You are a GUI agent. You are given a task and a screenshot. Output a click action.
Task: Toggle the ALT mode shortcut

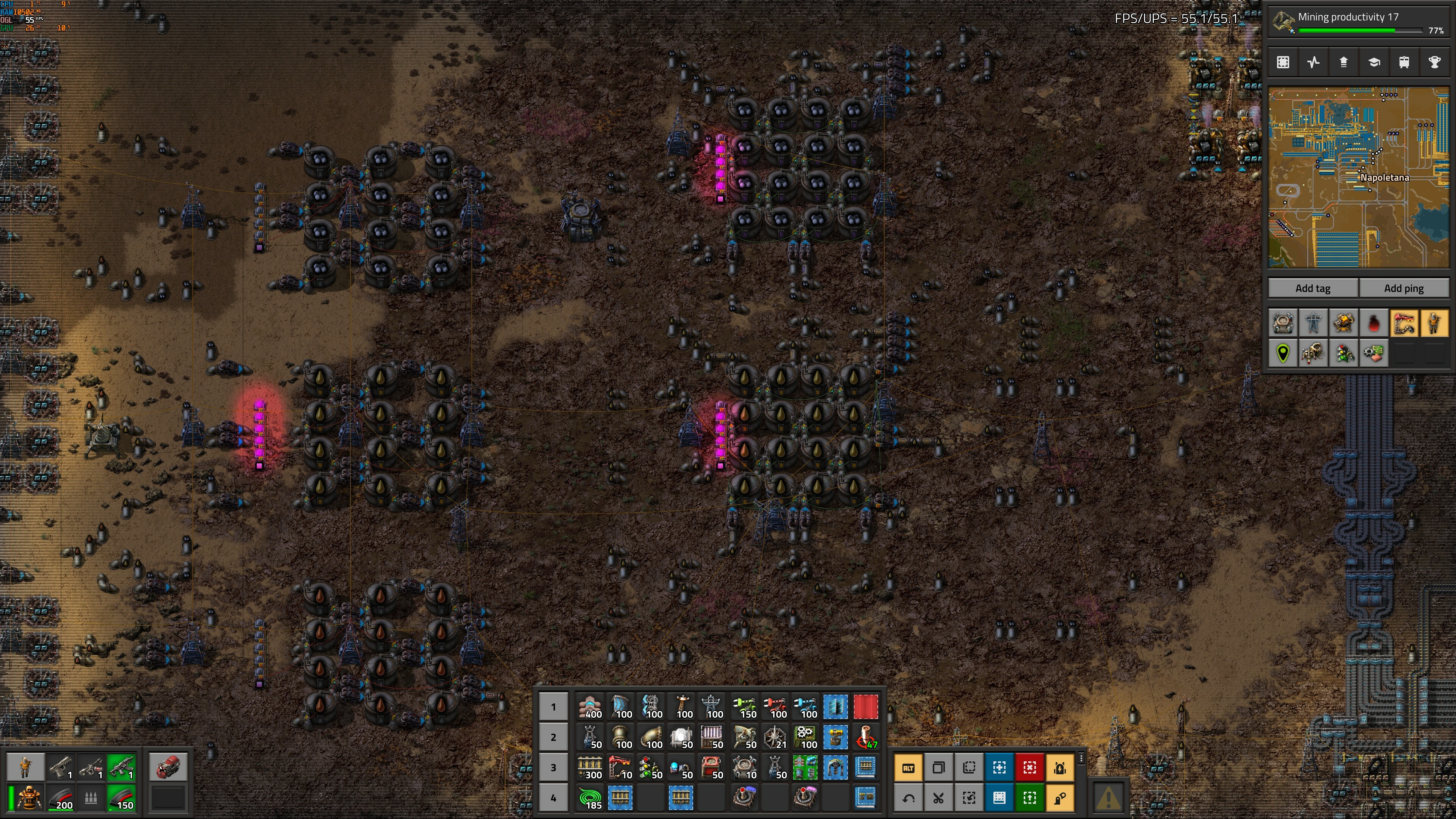pos(908,767)
